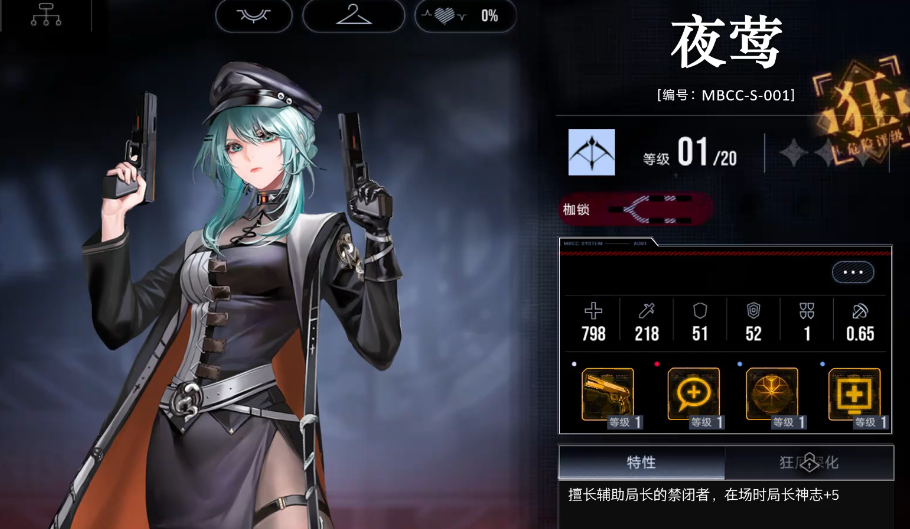This screenshot has height=529, width=910.
Task: Switch to the 狂厄强化 tab
Action: (808, 462)
